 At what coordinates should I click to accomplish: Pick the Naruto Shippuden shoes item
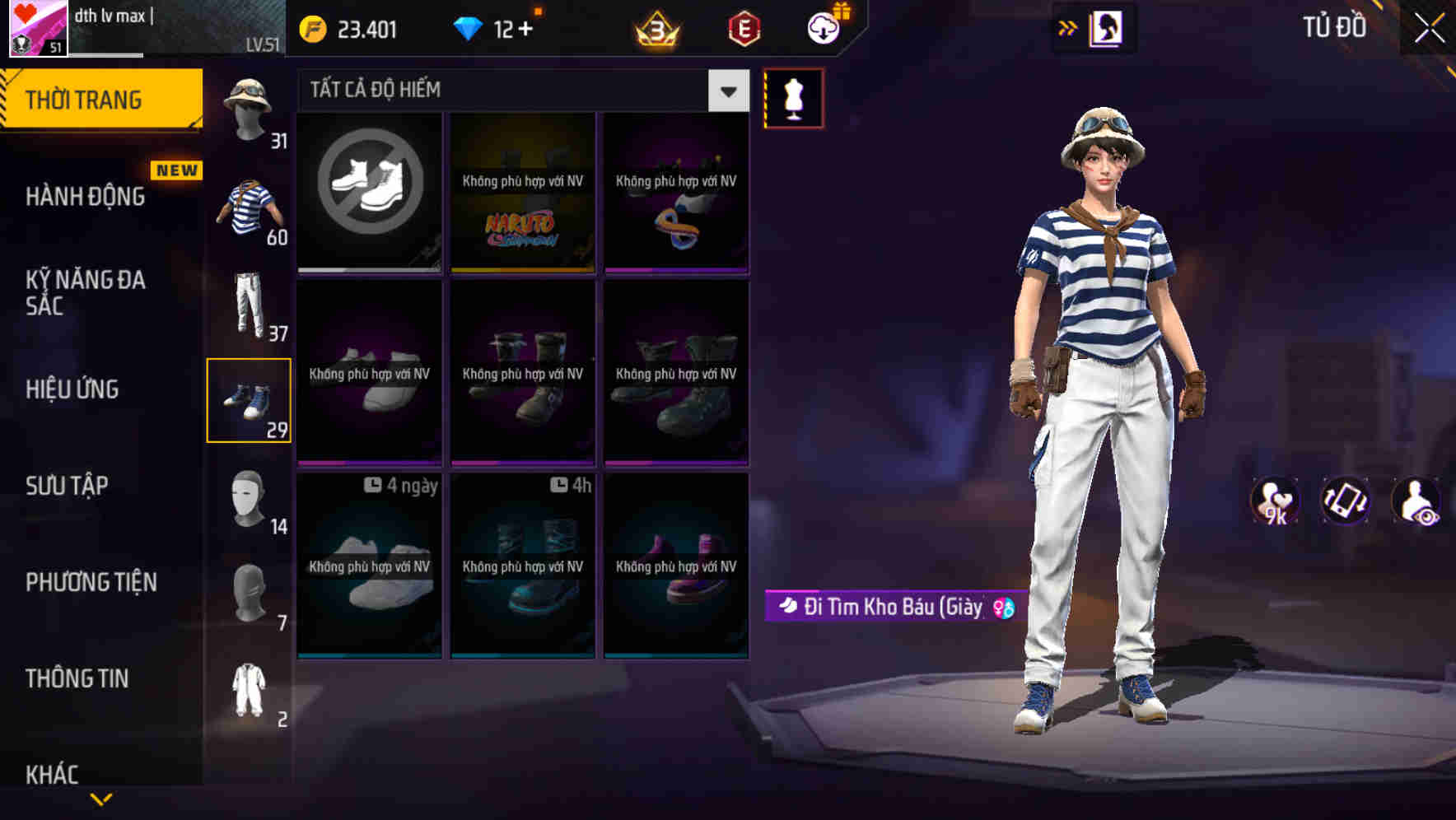click(x=523, y=191)
